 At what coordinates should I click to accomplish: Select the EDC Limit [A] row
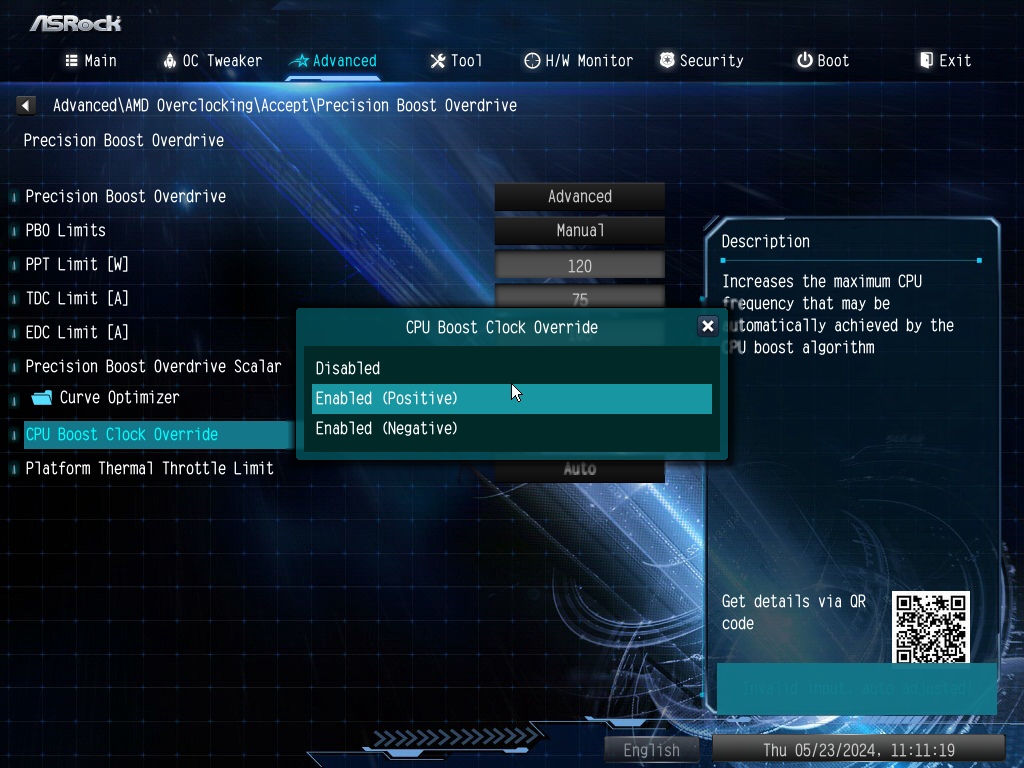(x=77, y=332)
